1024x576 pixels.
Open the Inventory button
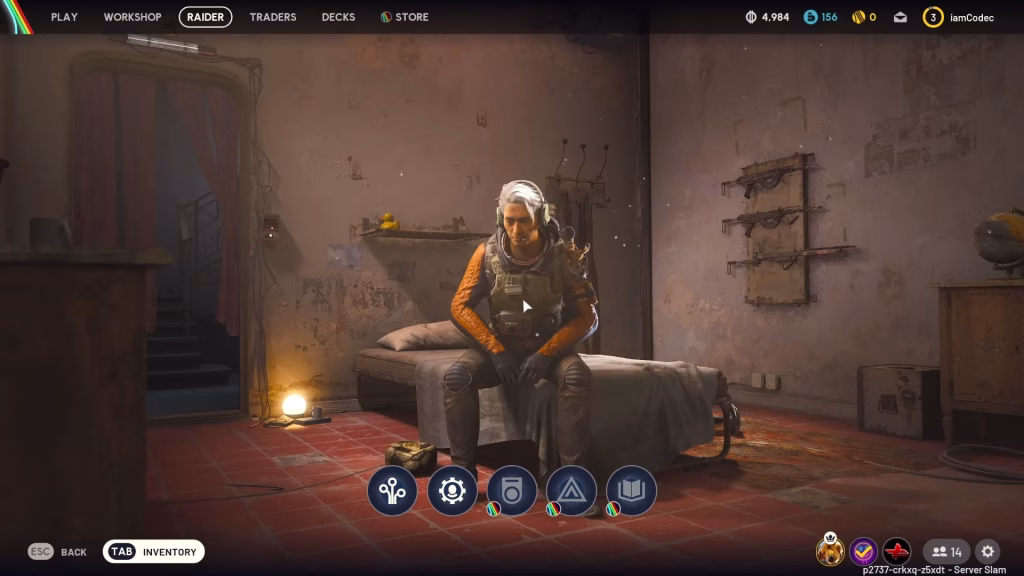(x=154, y=552)
